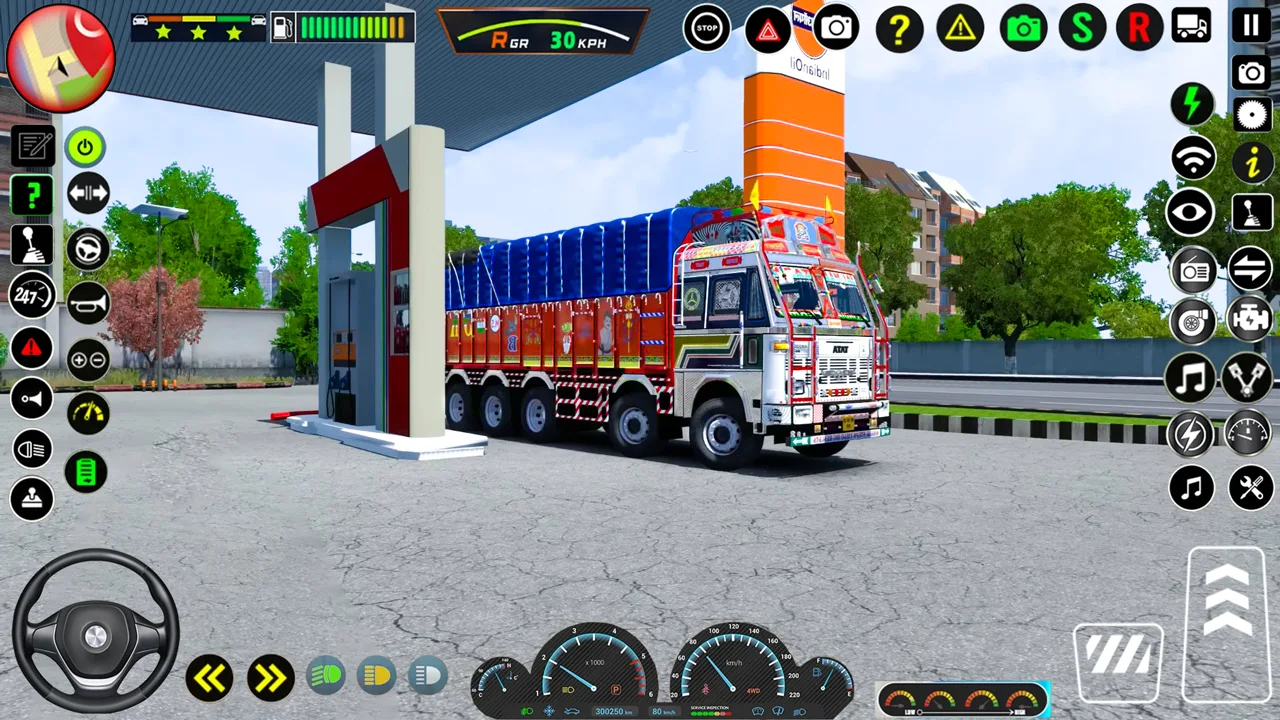This screenshot has height=720, width=1280.
Task: Toggle the red hazard triangle lights
Action: pos(768,30)
